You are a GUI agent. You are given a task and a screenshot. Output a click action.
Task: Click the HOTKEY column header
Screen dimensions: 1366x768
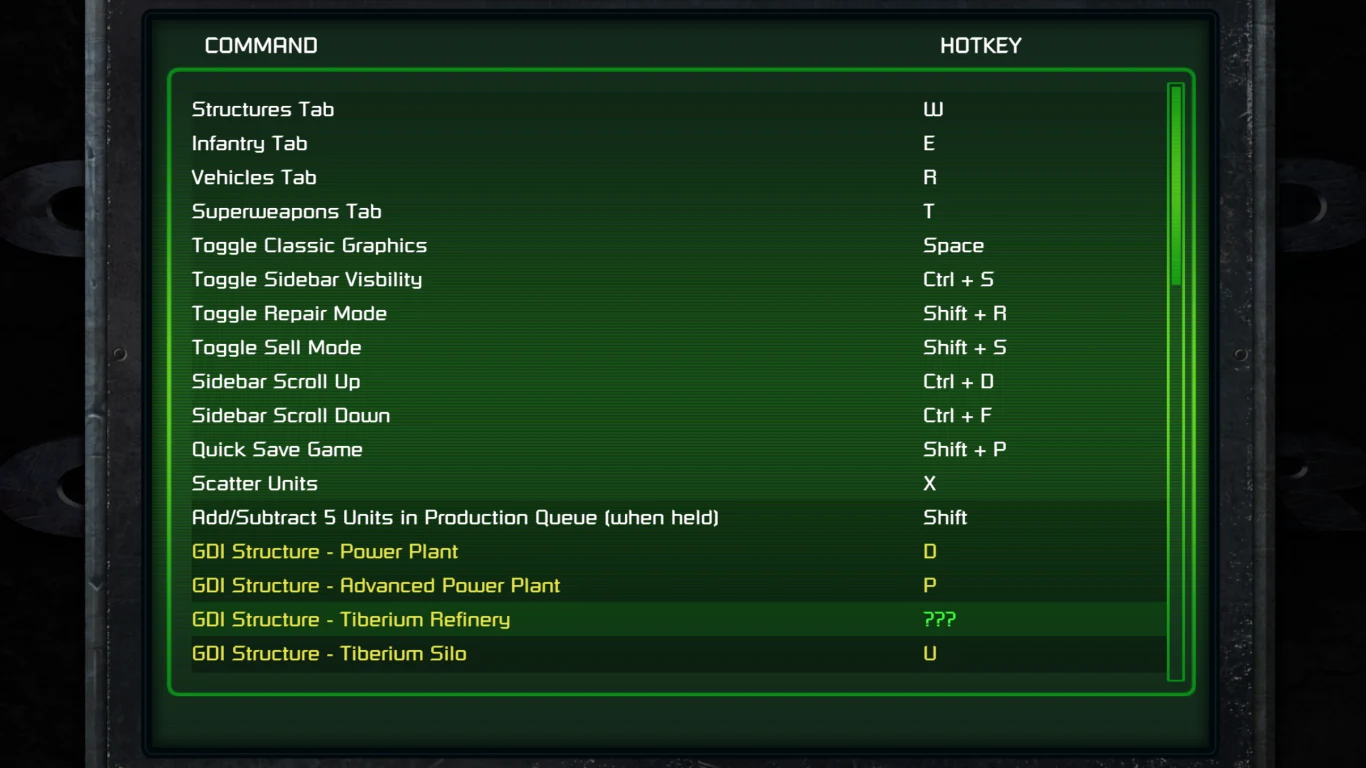(x=980, y=45)
